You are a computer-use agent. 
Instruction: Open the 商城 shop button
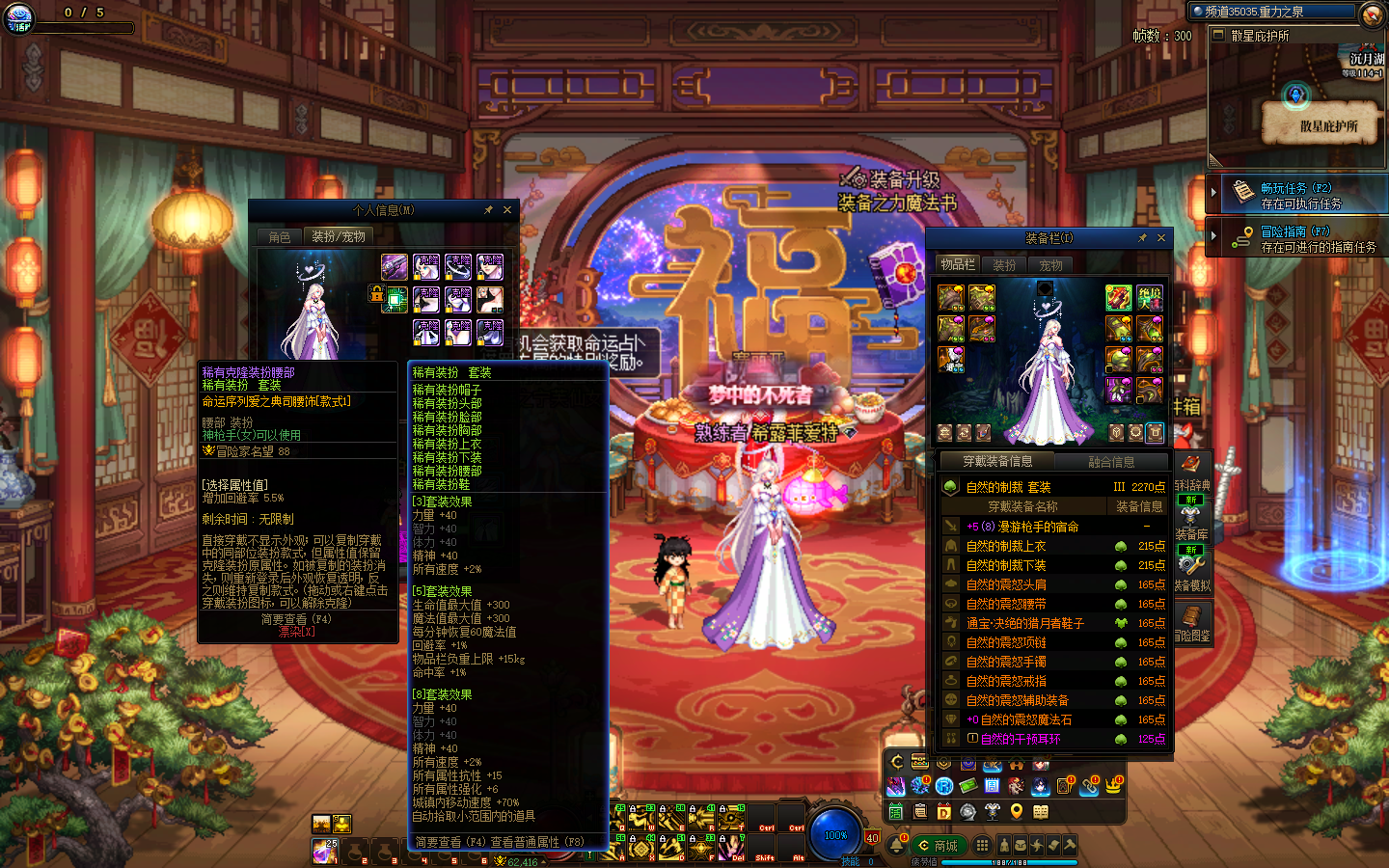938,846
